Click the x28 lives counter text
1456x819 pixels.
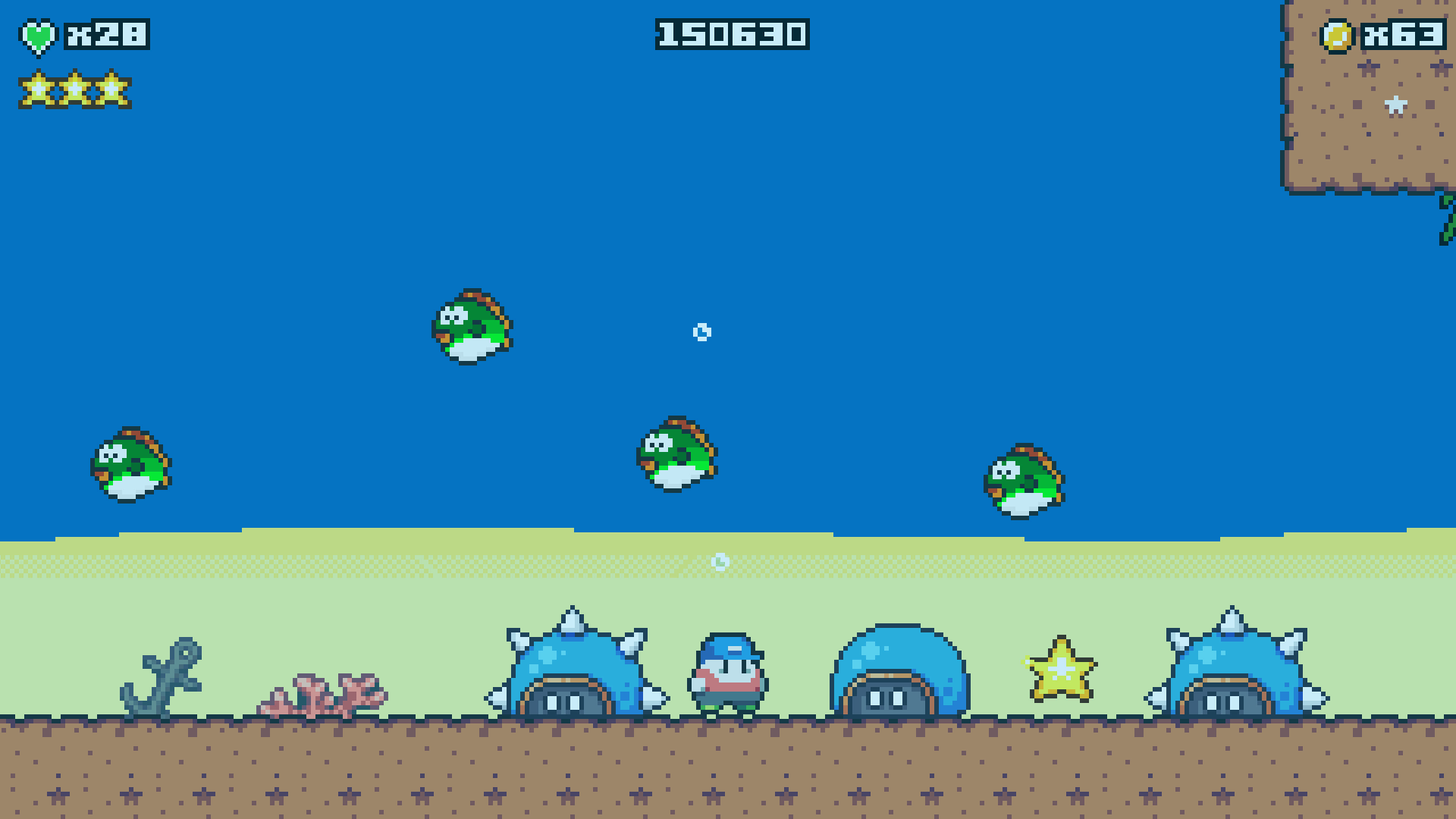click(x=106, y=34)
